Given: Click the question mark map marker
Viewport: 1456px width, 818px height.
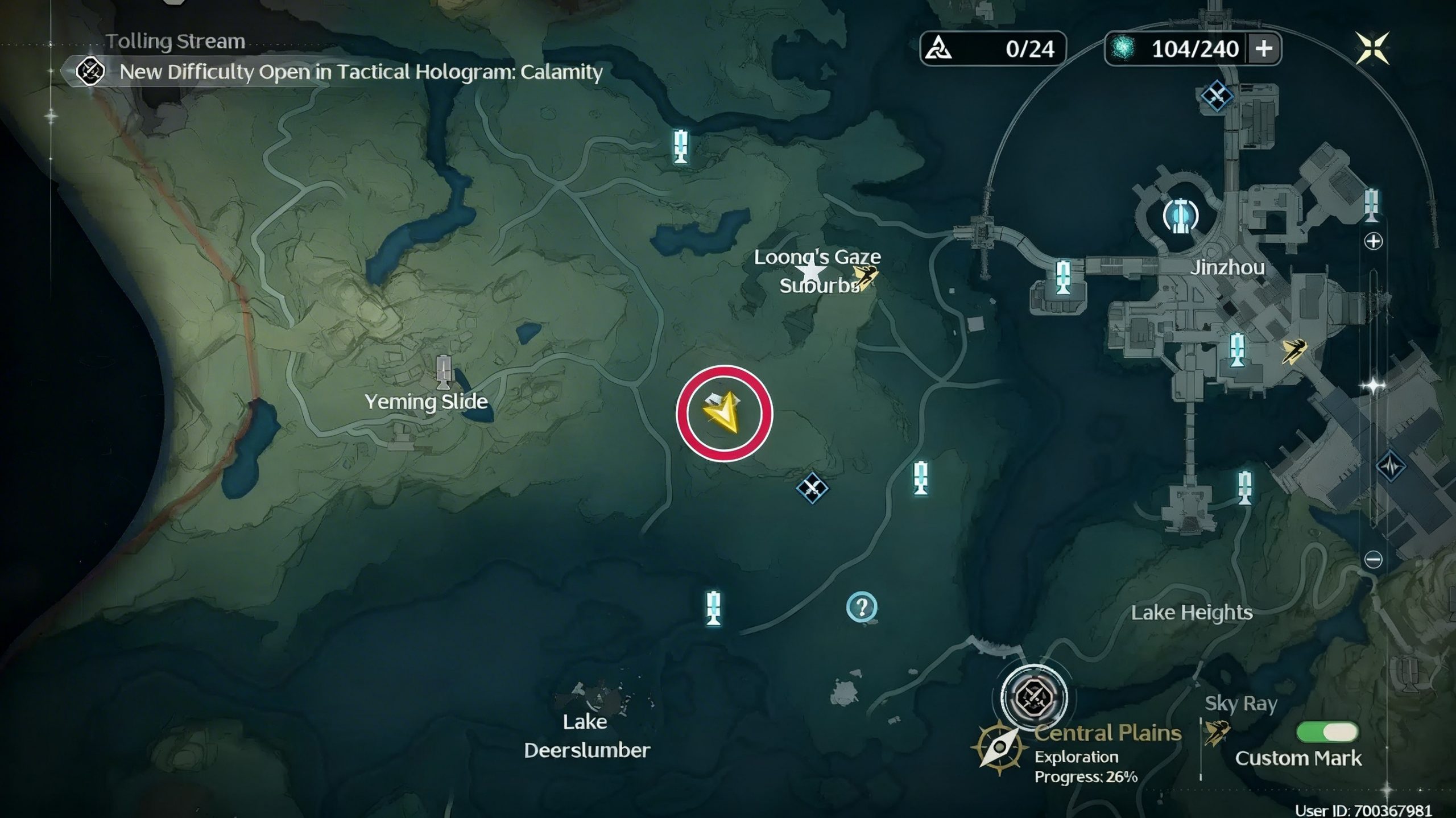Looking at the screenshot, I should 862,608.
